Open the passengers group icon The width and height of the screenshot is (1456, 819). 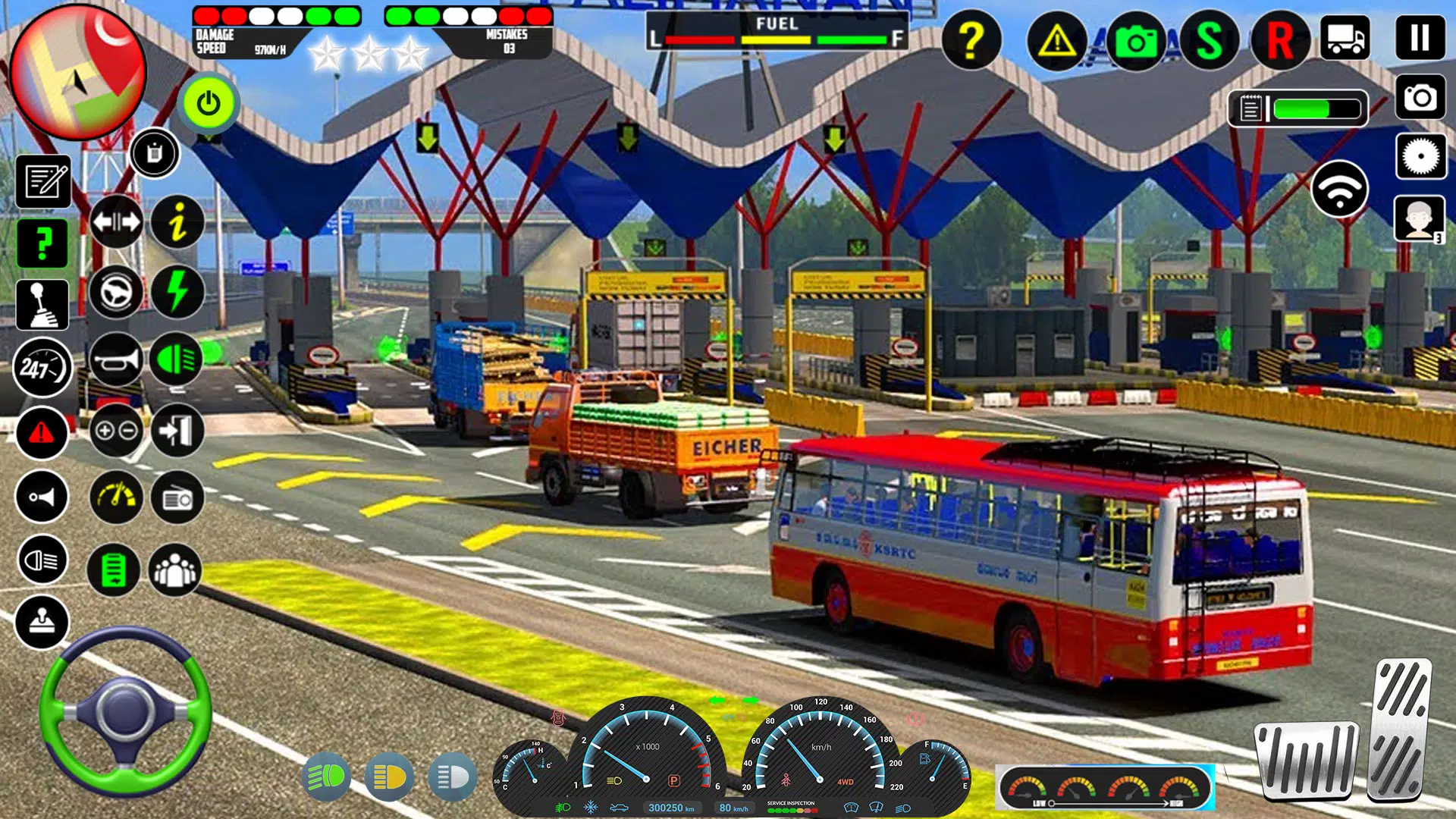pyautogui.click(x=175, y=570)
